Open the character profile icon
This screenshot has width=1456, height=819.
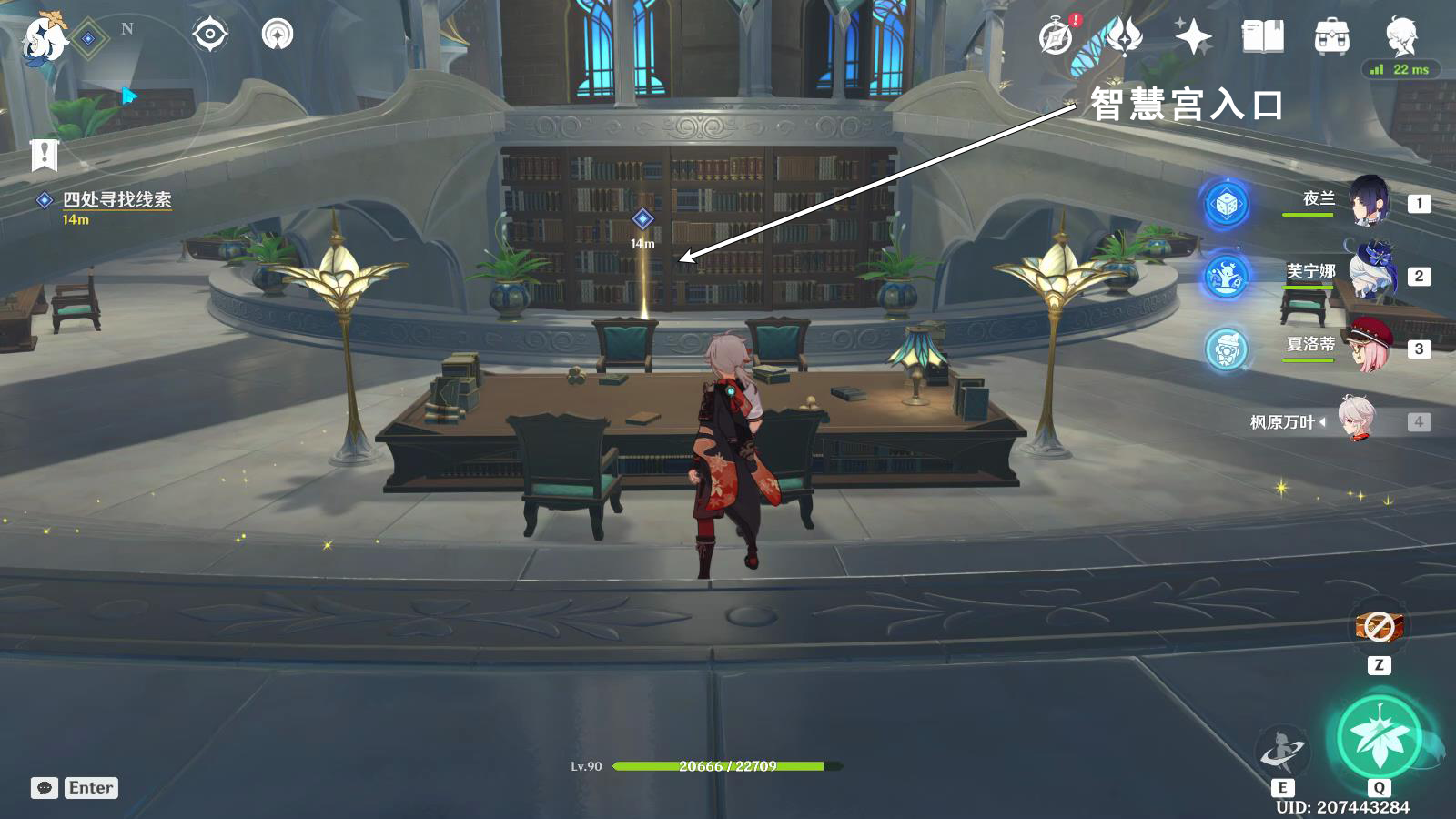click(1400, 37)
